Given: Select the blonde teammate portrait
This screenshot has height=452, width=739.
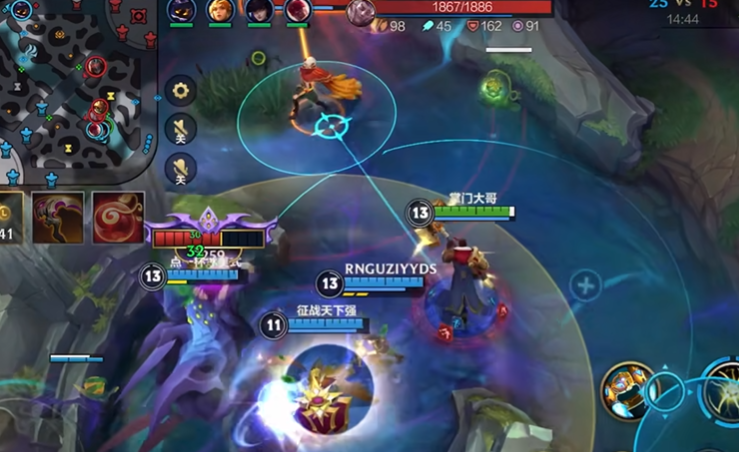Looking at the screenshot, I should 220,11.
